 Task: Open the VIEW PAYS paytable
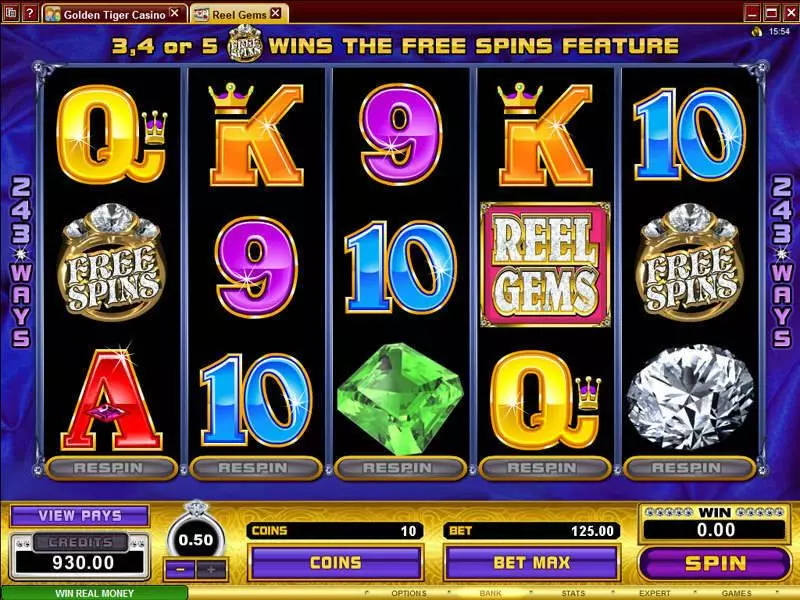pos(80,516)
